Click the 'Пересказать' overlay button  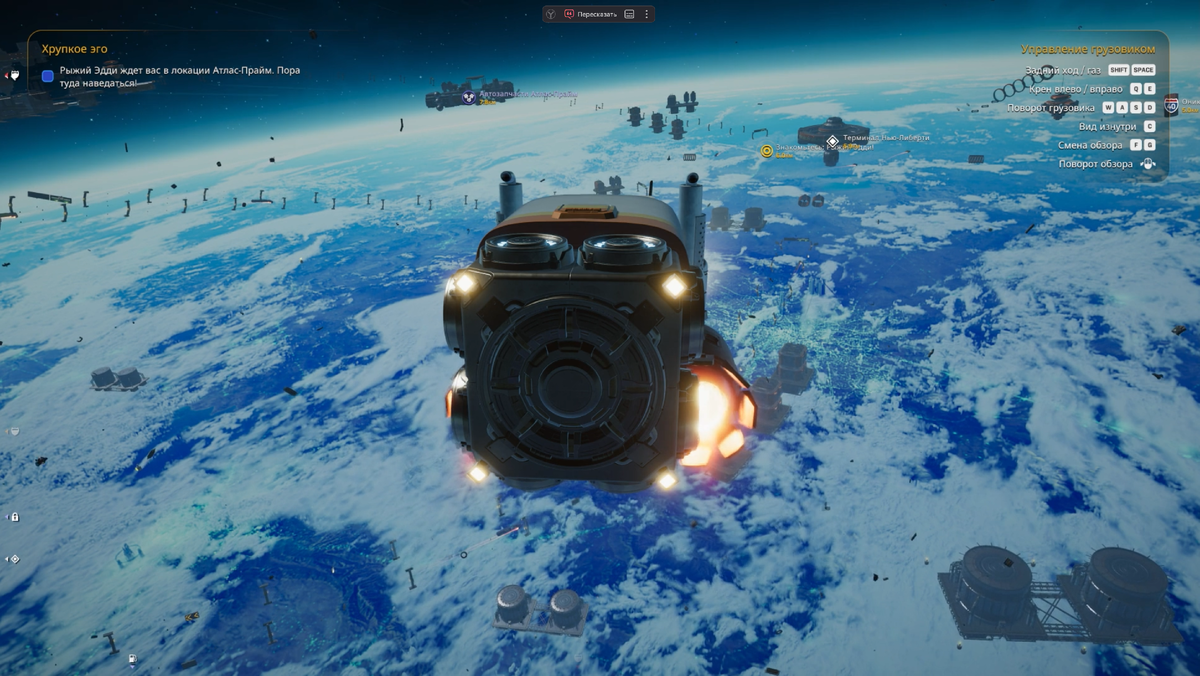point(591,14)
